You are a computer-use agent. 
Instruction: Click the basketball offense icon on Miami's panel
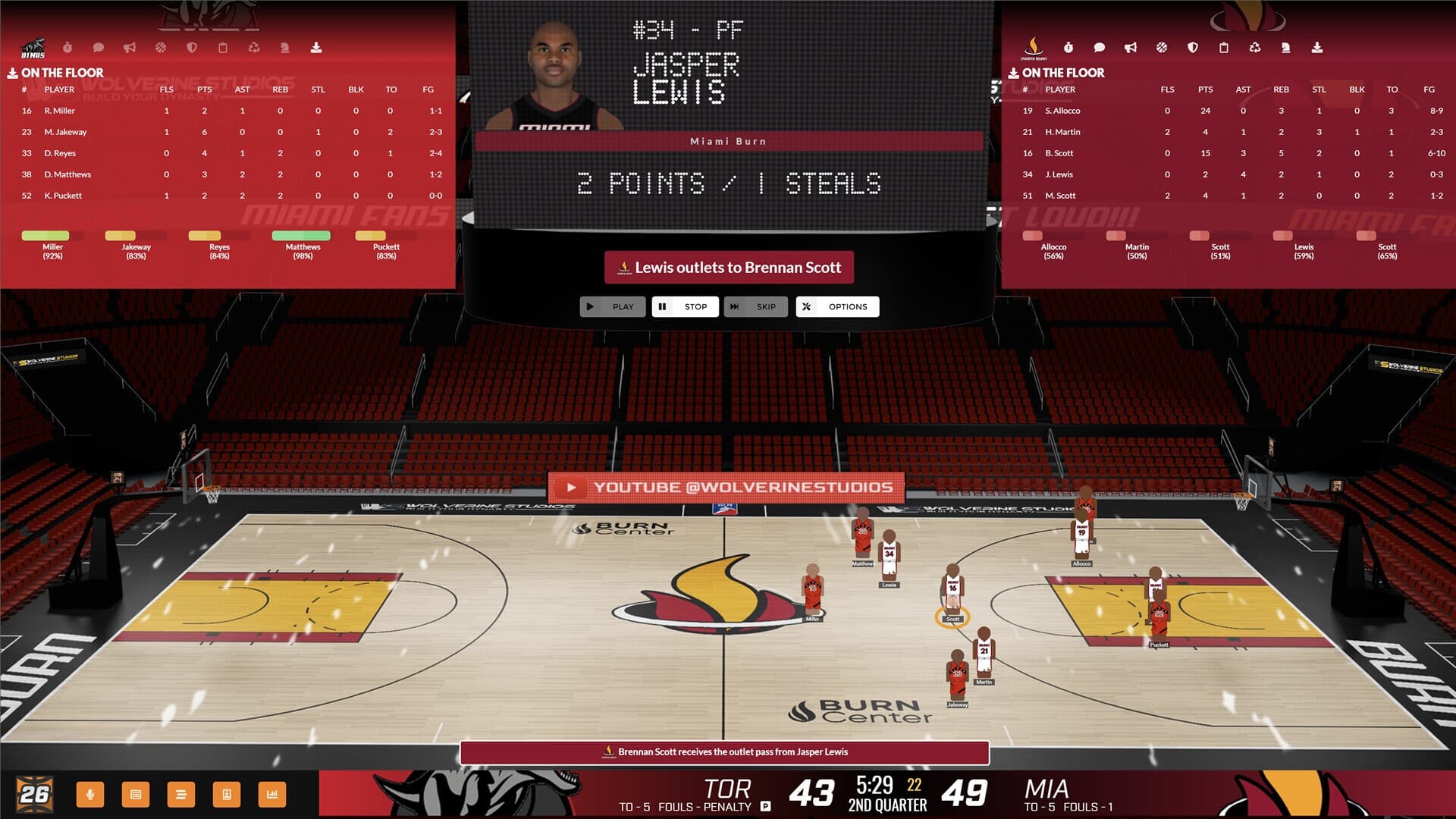point(1162,48)
